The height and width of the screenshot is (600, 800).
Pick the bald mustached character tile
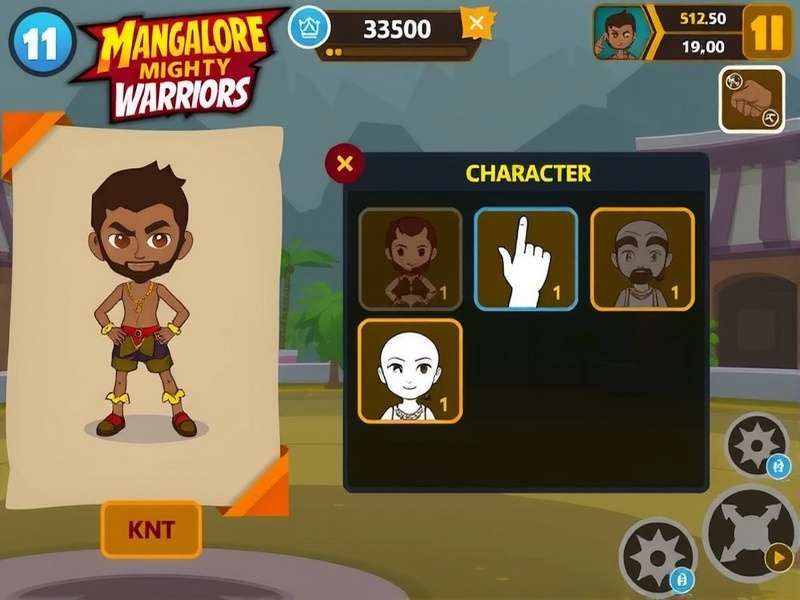pos(642,259)
